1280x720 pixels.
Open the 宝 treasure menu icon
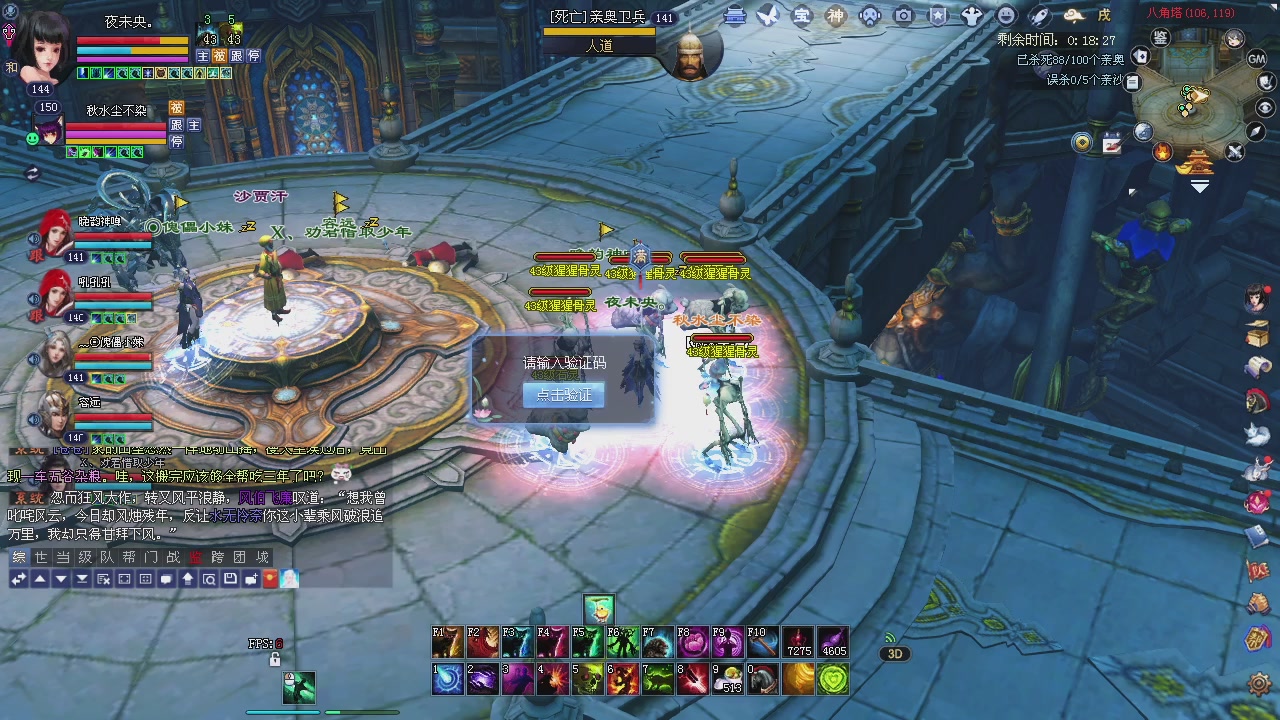801,15
